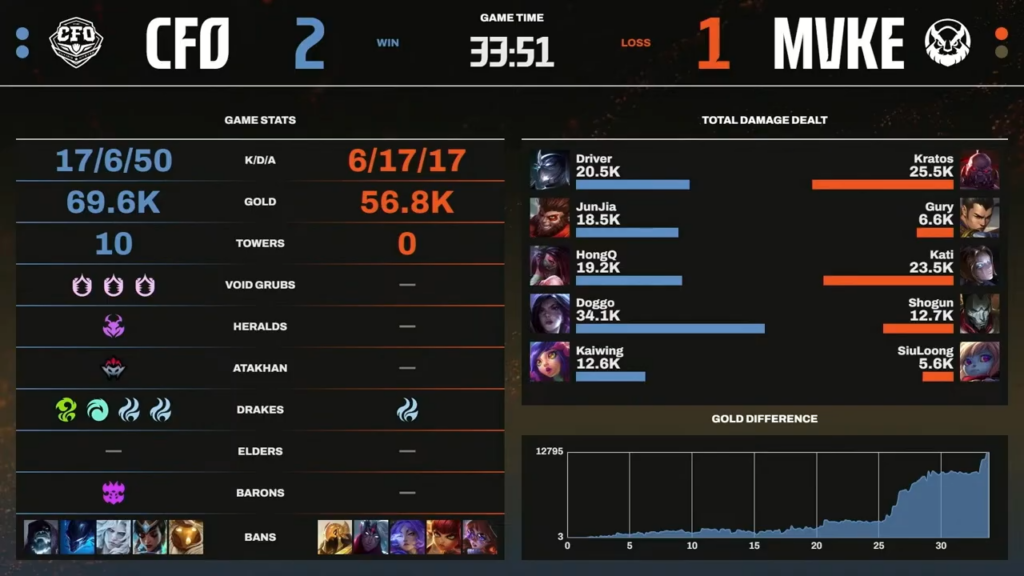Click the CFO team logo

[76, 42]
